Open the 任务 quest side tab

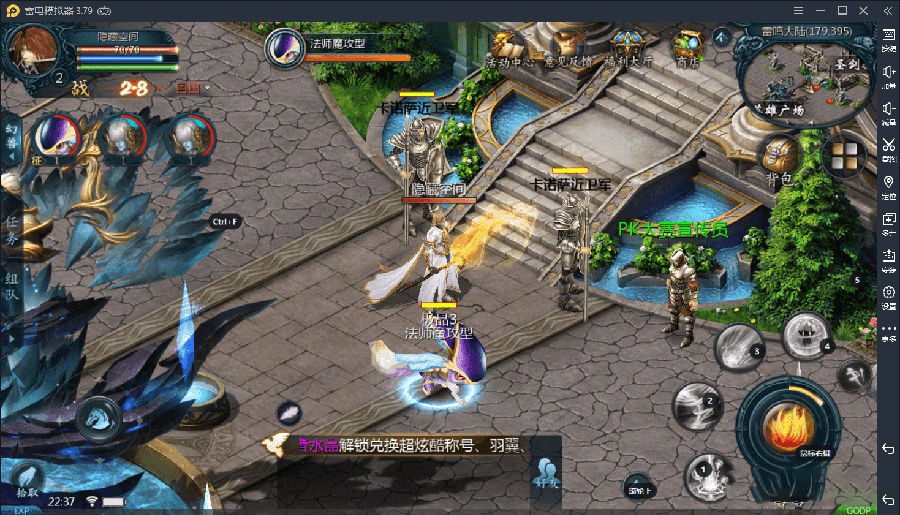coord(12,231)
